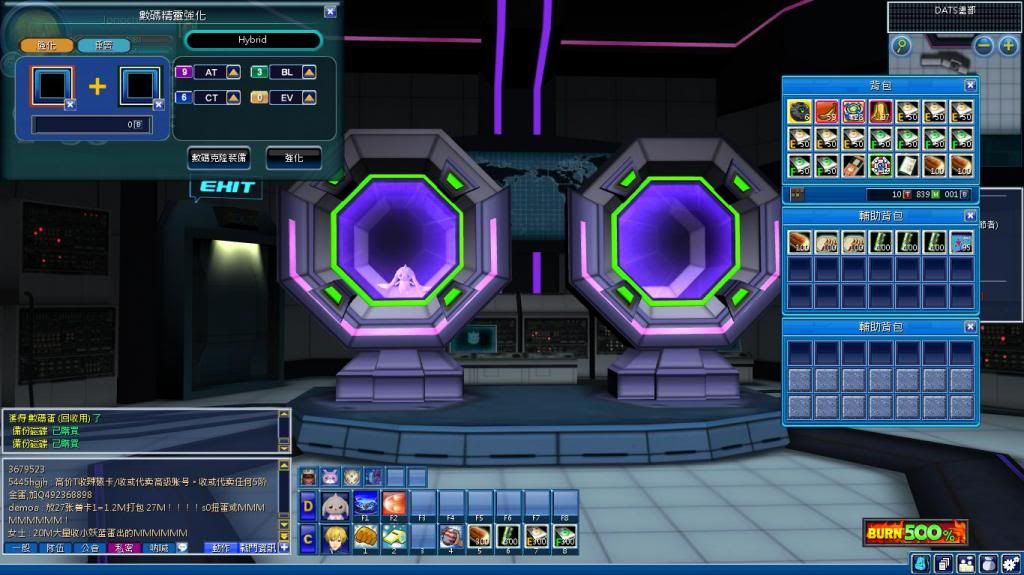Close the 背包 inventory panel
This screenshot has height=575, width=1024.
[970, 86]
